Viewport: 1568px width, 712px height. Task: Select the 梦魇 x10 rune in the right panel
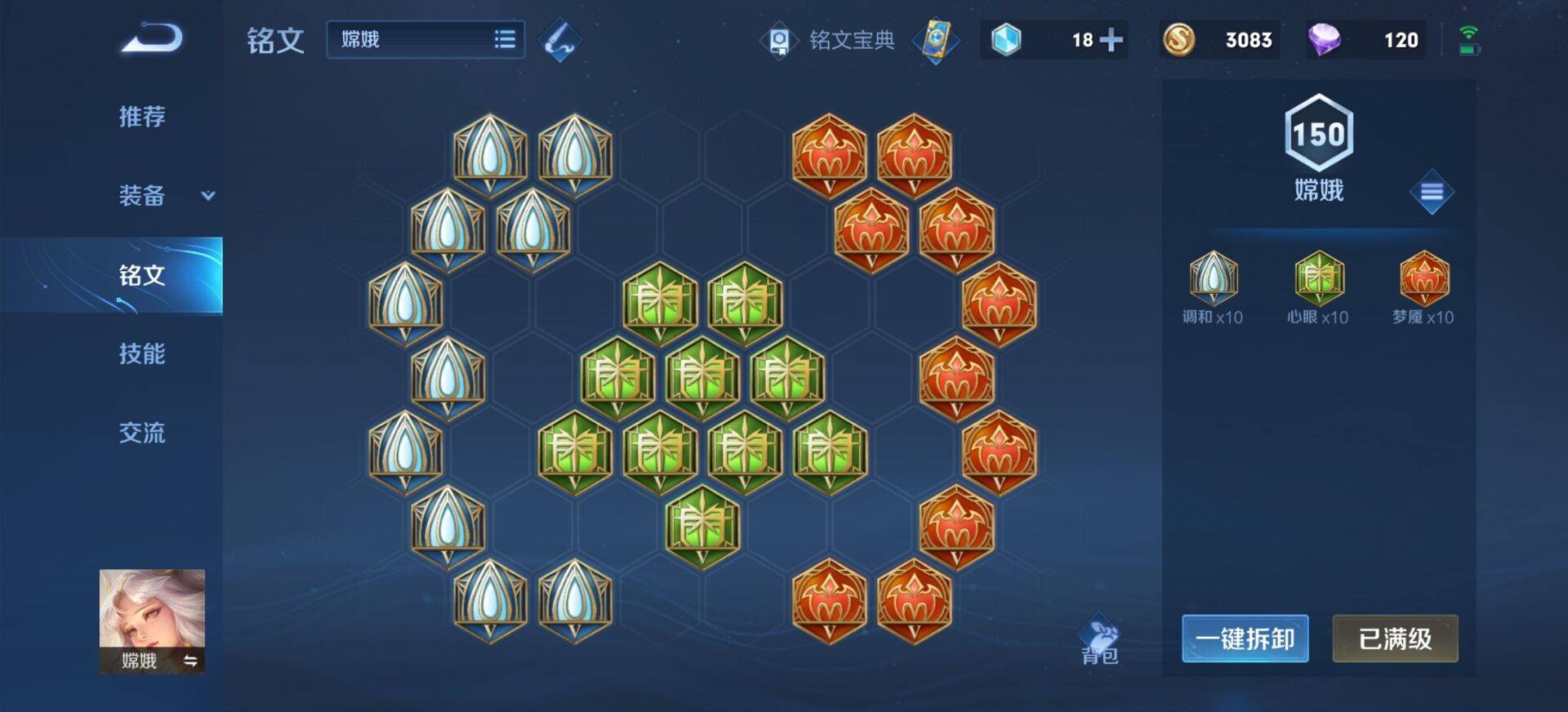point(1423,279)
